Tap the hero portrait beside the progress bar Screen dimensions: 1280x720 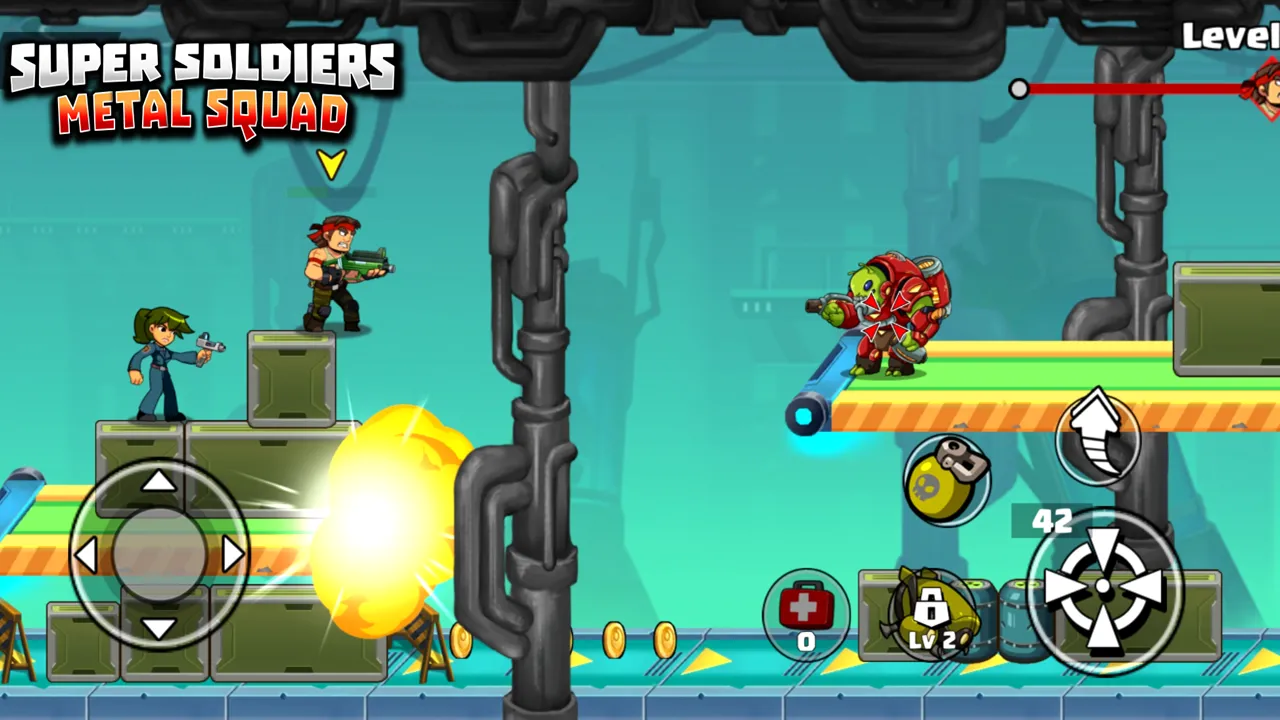coord(1263,90)
